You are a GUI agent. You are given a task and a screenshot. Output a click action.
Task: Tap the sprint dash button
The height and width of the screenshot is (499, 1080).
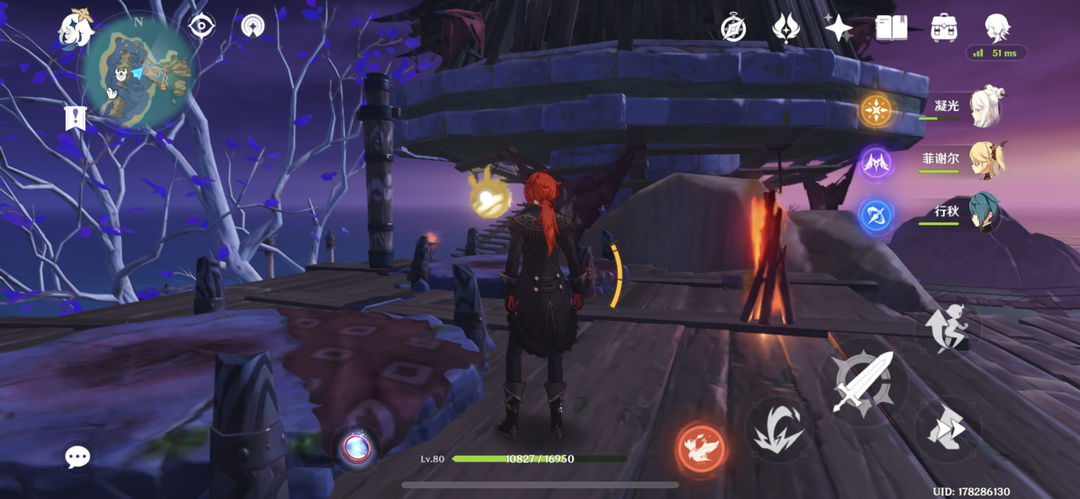click(946, 428)
